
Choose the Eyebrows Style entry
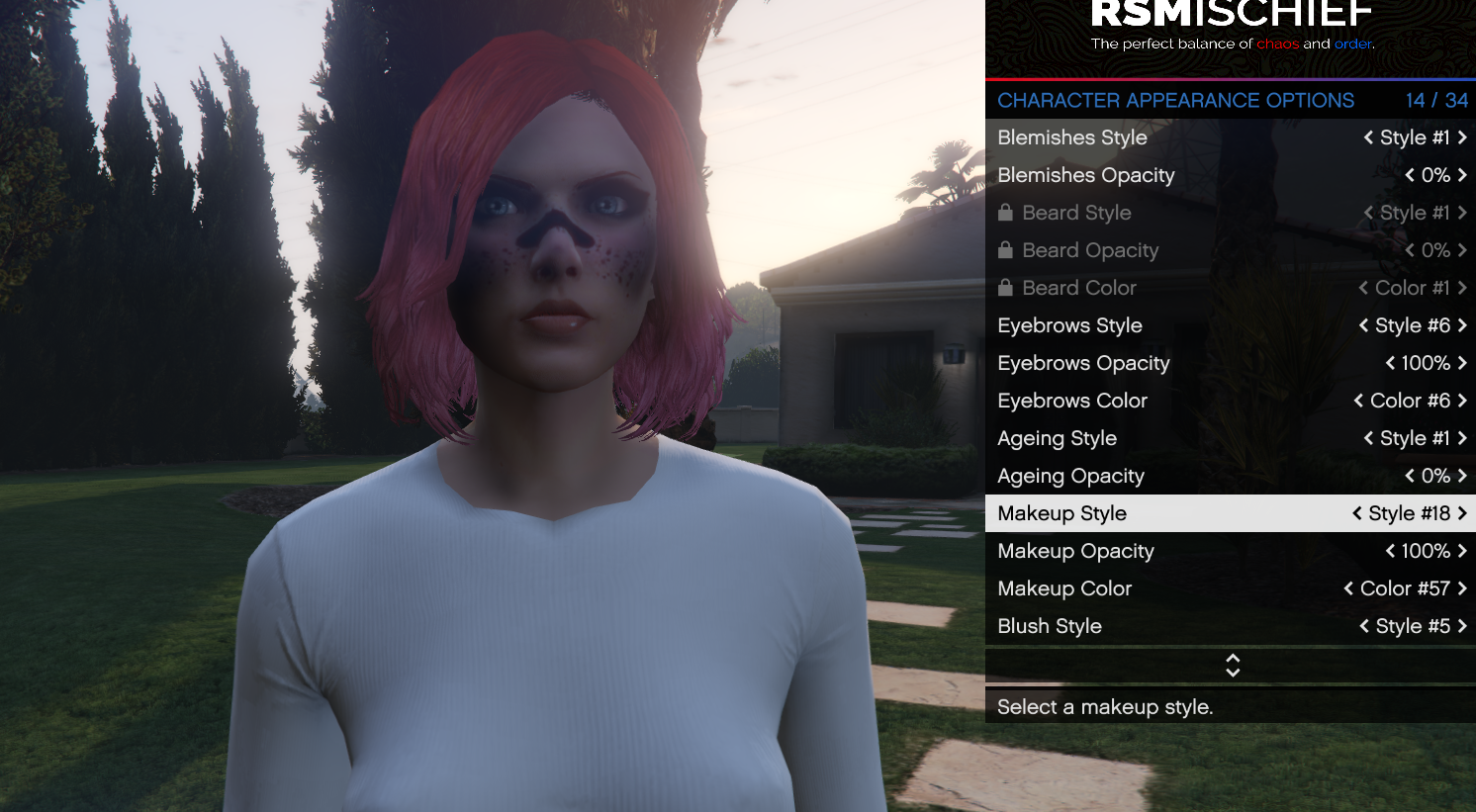pyautogui.click(x=1070, y=325)
